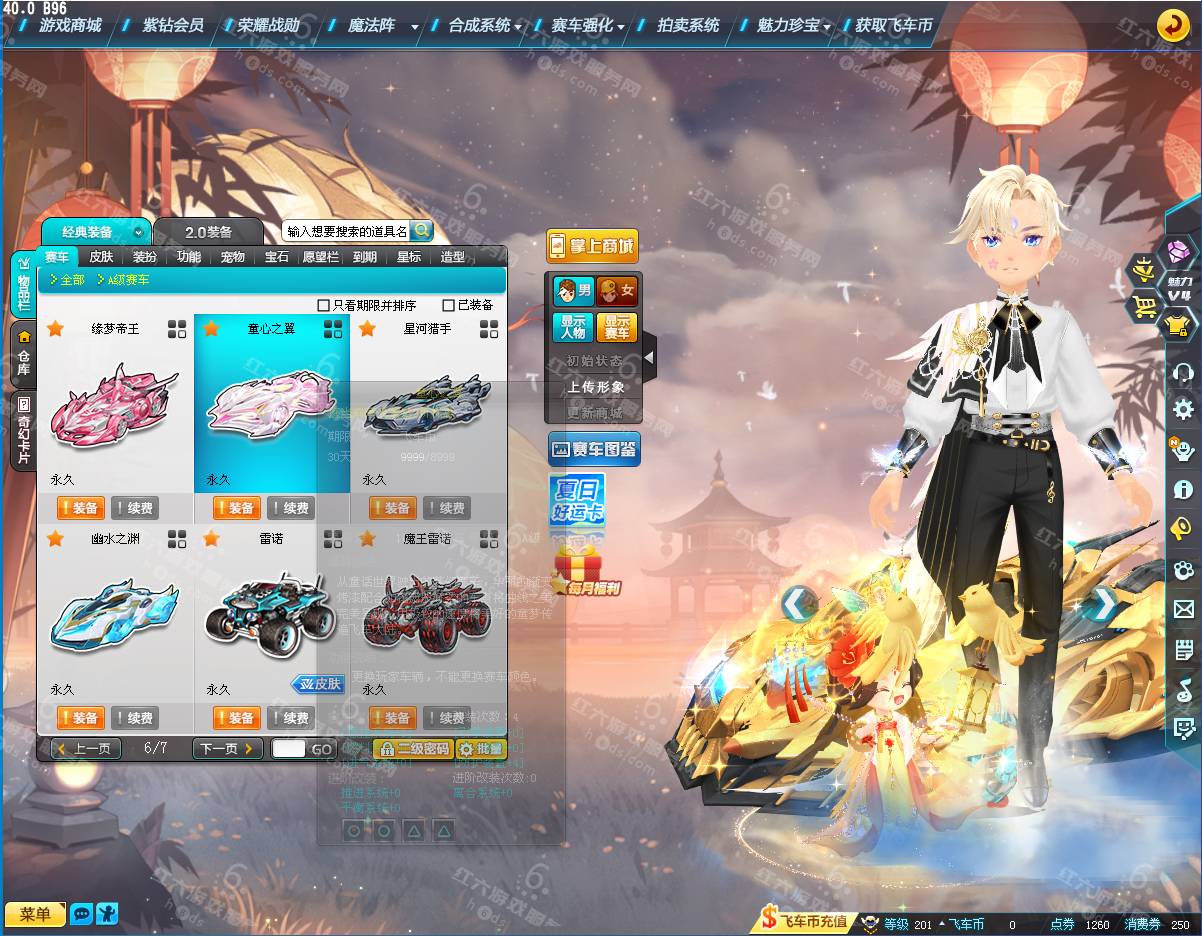The image size is (1202, 936).
Task: Go to the next page with 下一页
Action: pyautogui.click(x=227, y=748)
